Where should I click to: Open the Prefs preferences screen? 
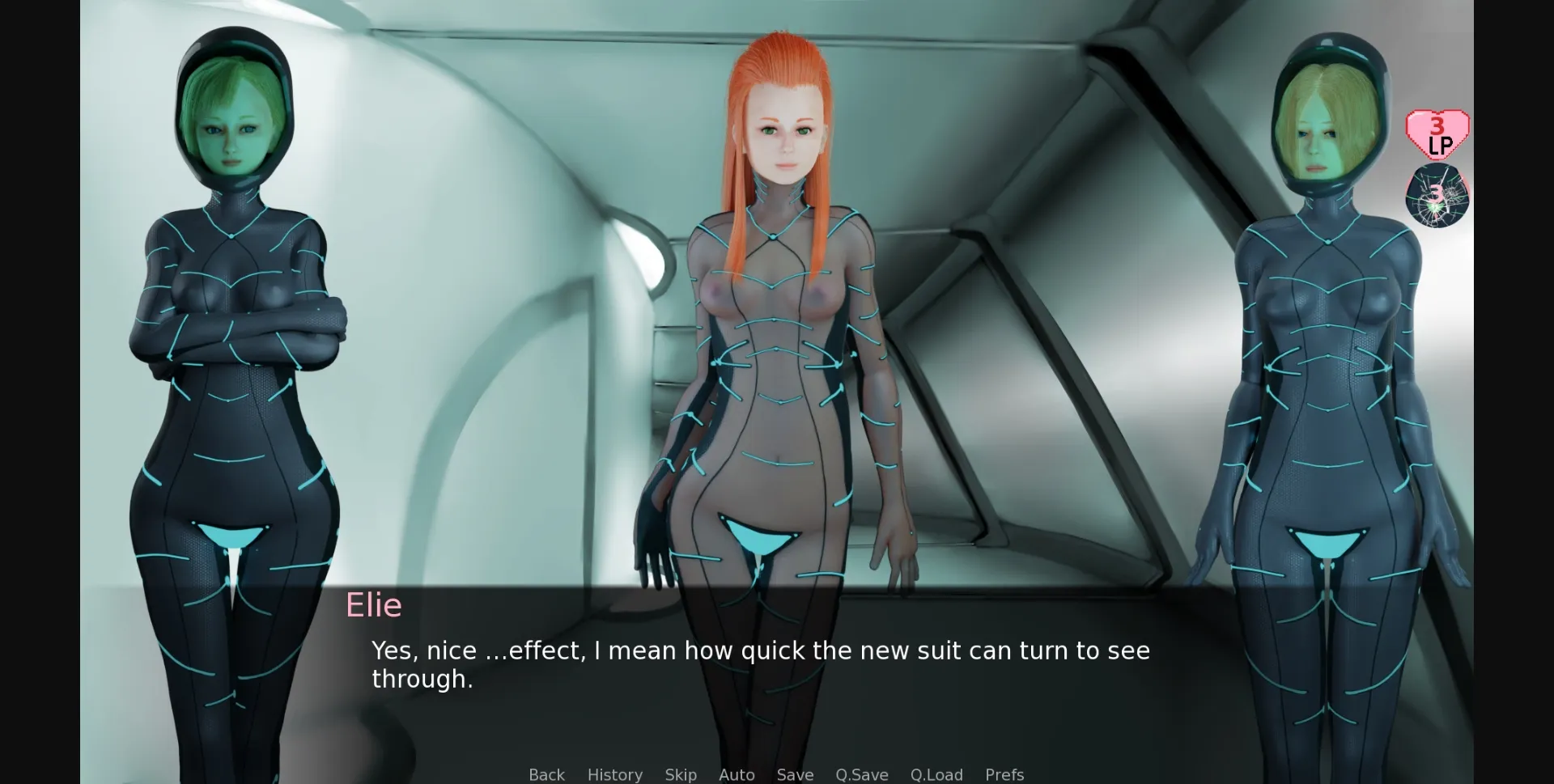(x=1004, y=774)
